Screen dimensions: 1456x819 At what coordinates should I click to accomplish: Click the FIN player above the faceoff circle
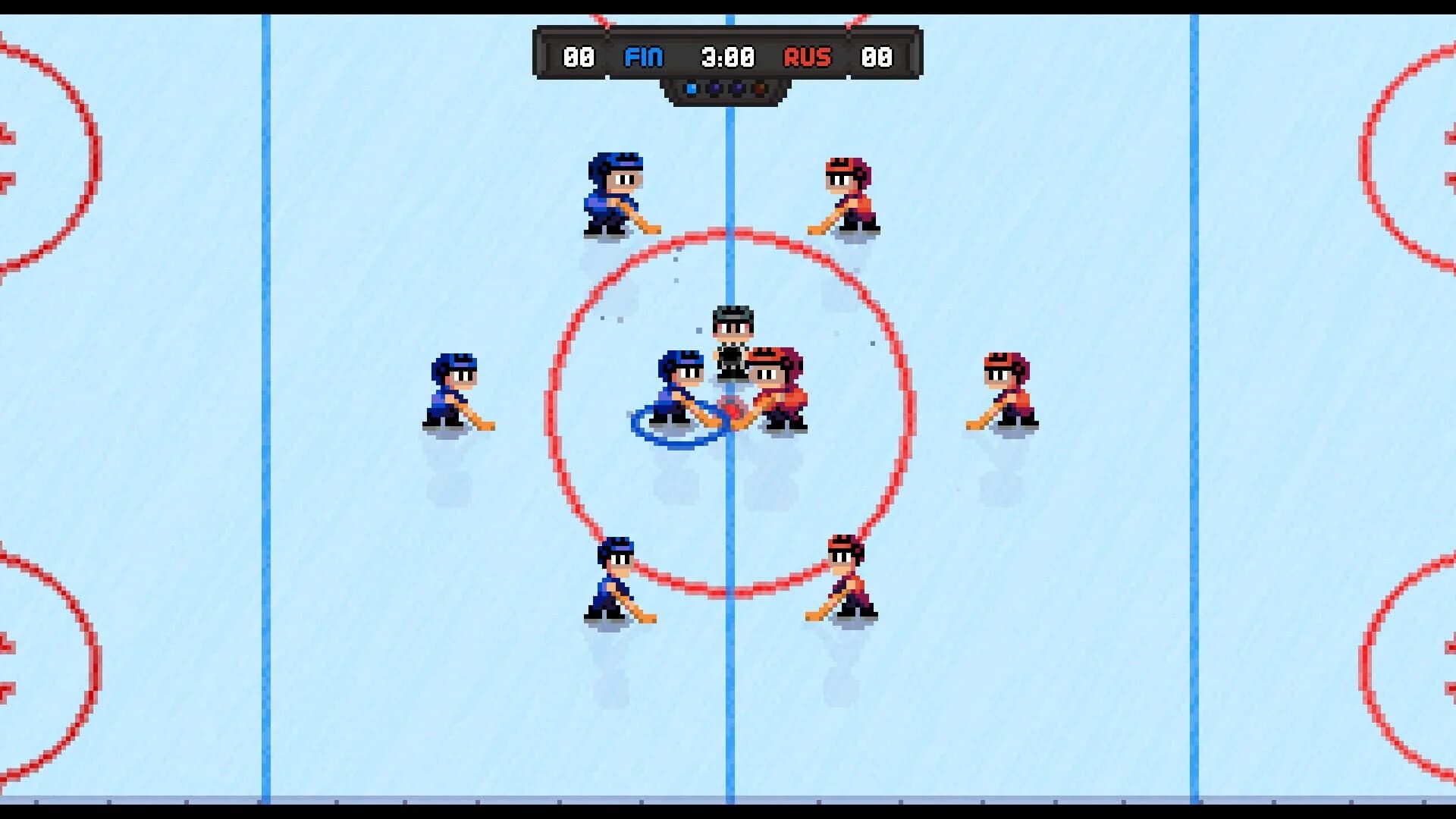pos(614,193)
